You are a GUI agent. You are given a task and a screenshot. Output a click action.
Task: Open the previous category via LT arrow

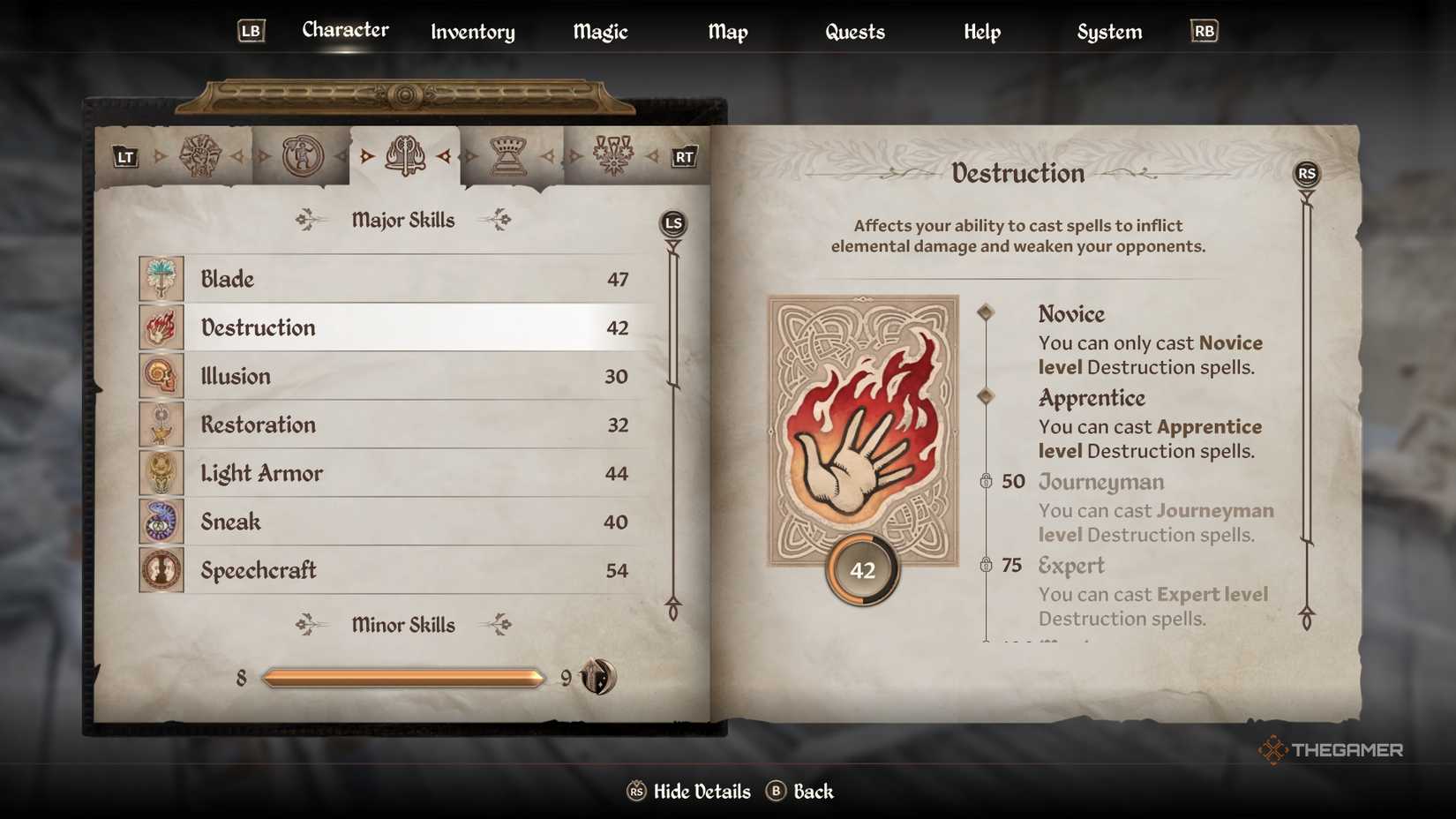point(124,157)
